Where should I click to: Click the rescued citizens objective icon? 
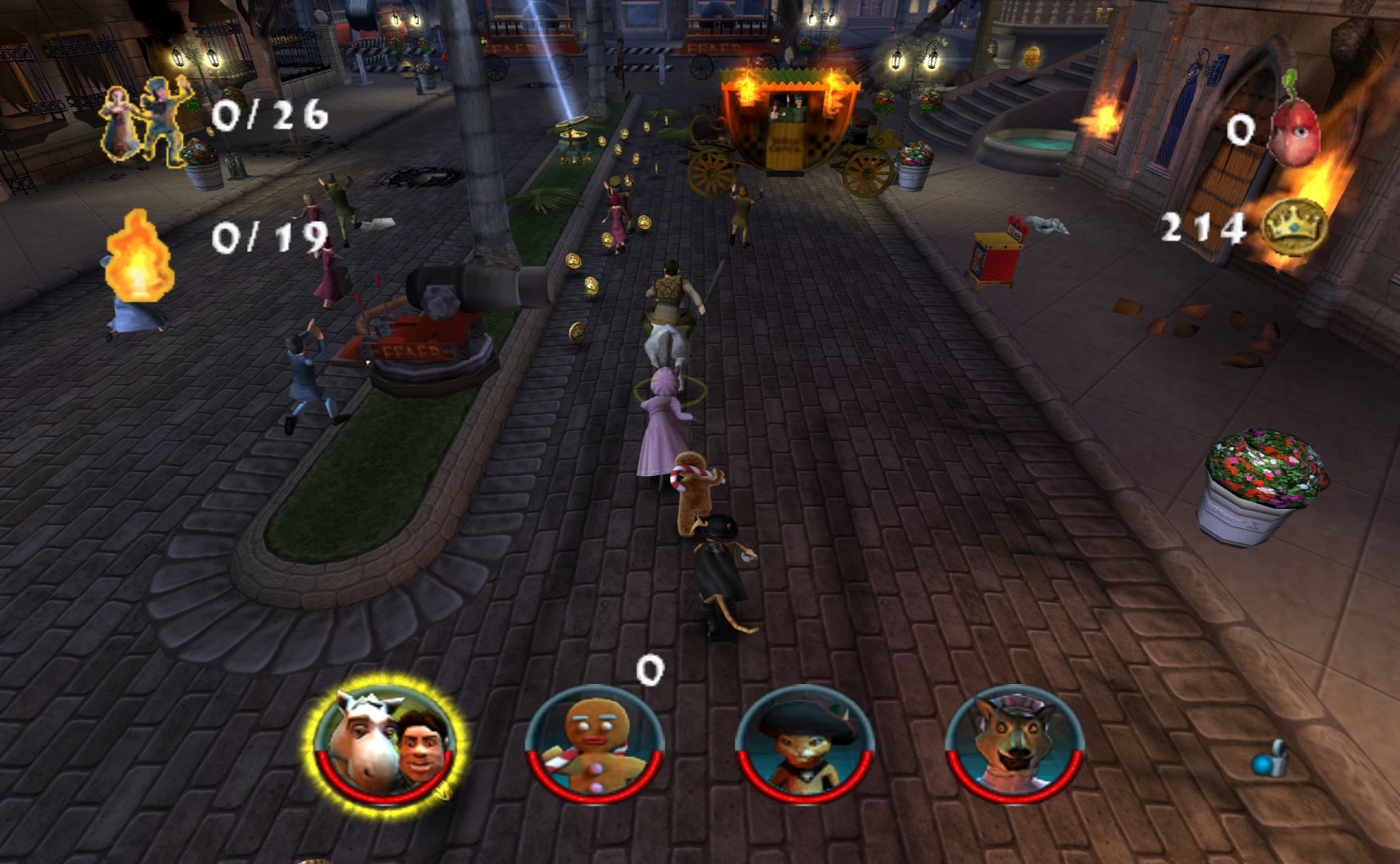pos(147,121)
